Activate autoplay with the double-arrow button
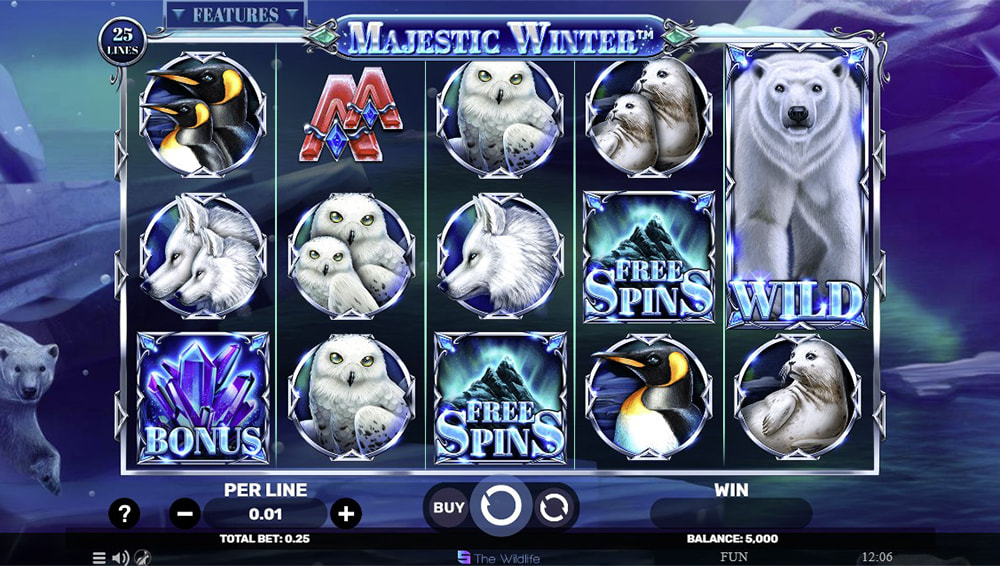 552,508
